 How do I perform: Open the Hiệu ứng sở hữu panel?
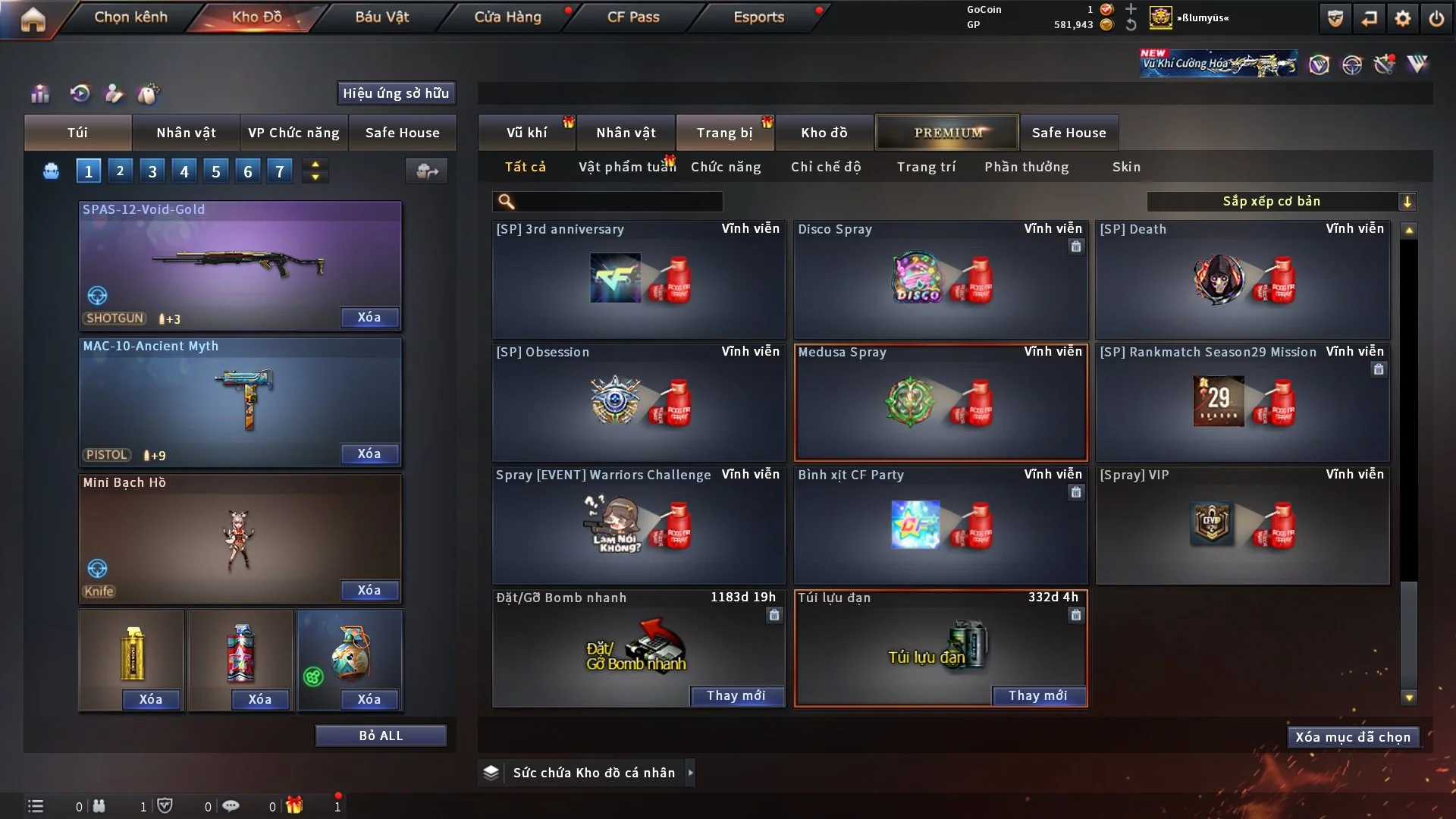point(396,93)
